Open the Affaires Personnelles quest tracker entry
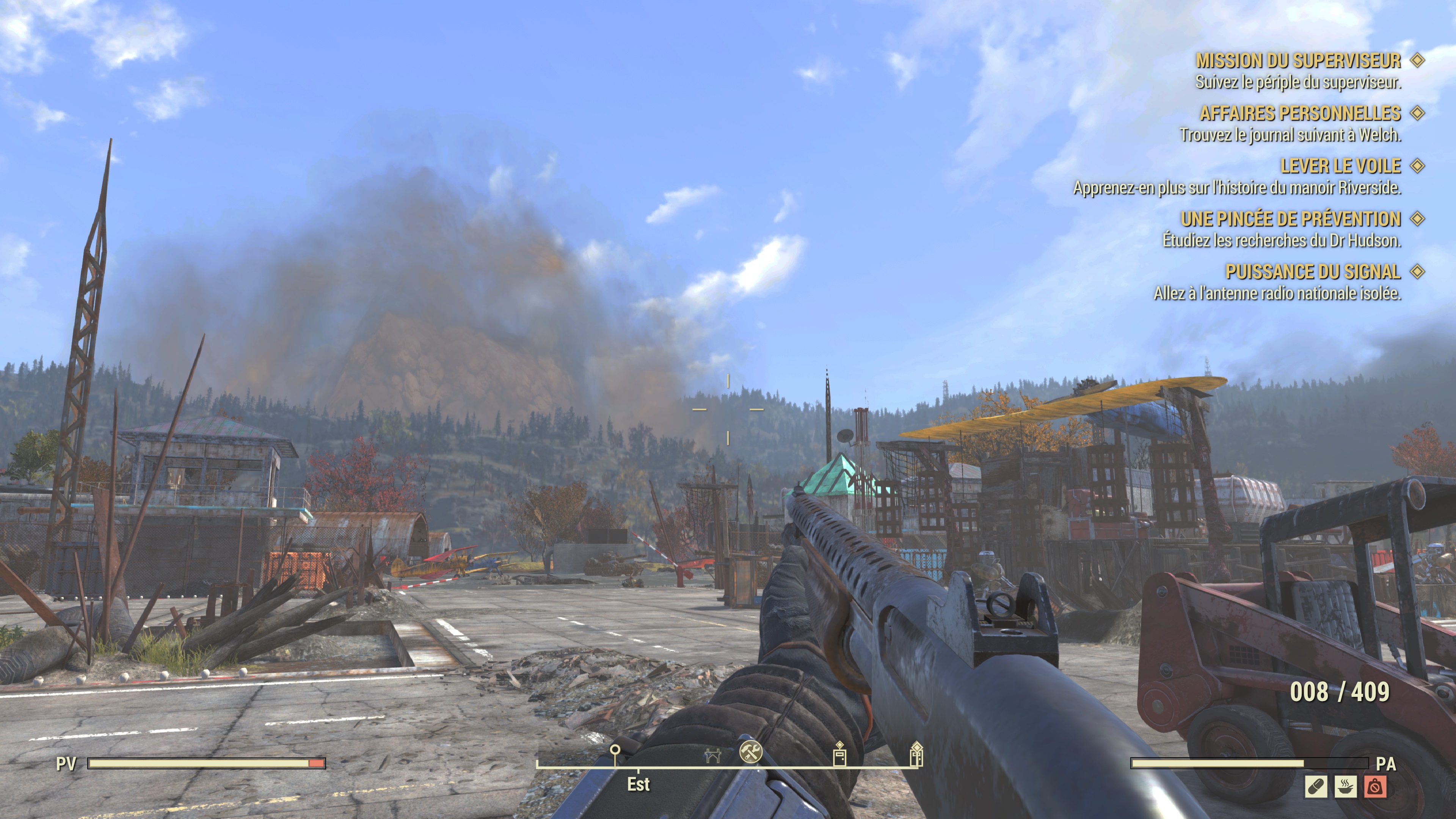The image size is (1456, 819). [x=1300, y=114]
